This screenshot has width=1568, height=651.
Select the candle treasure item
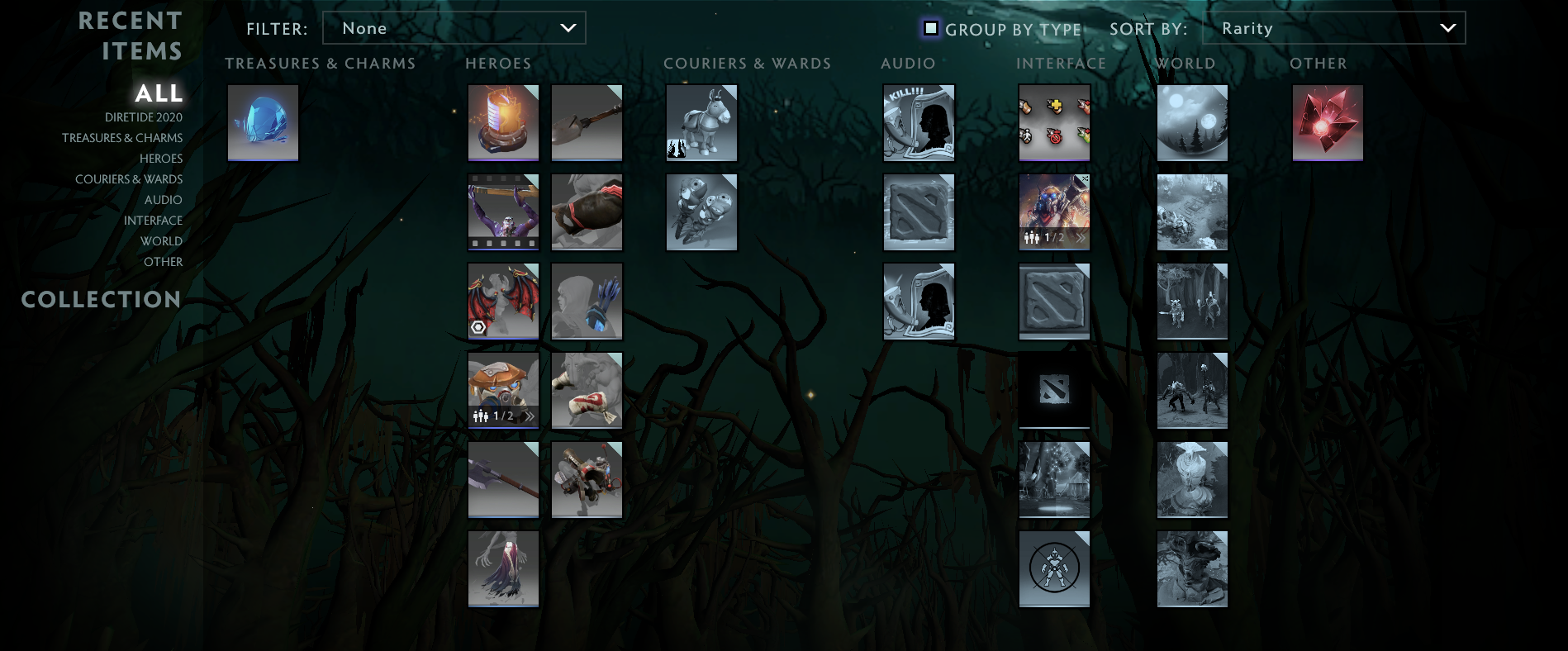coord(503,122)
